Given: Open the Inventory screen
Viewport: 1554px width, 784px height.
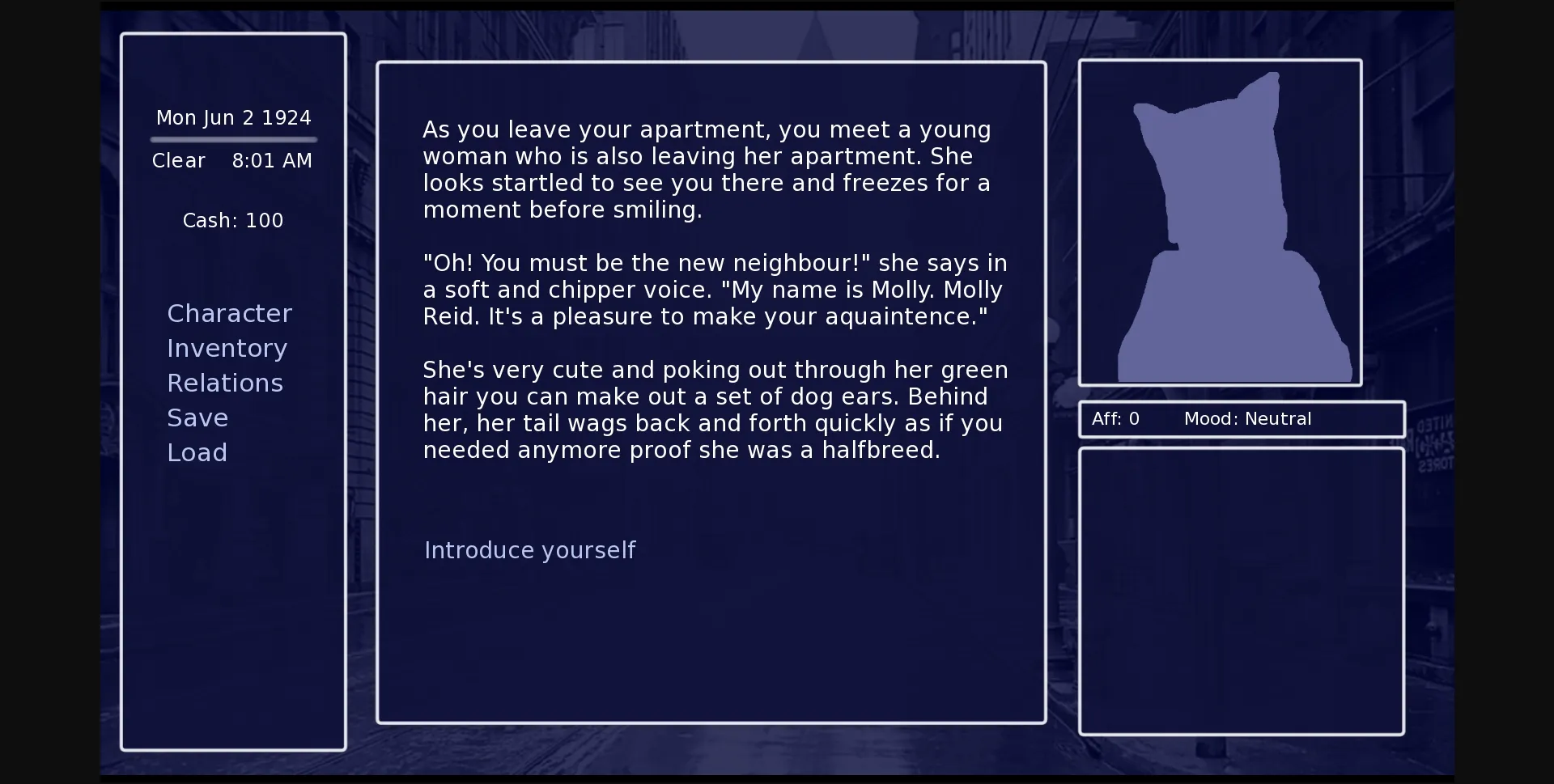Looking at the screenshot, I should point(227,348).
